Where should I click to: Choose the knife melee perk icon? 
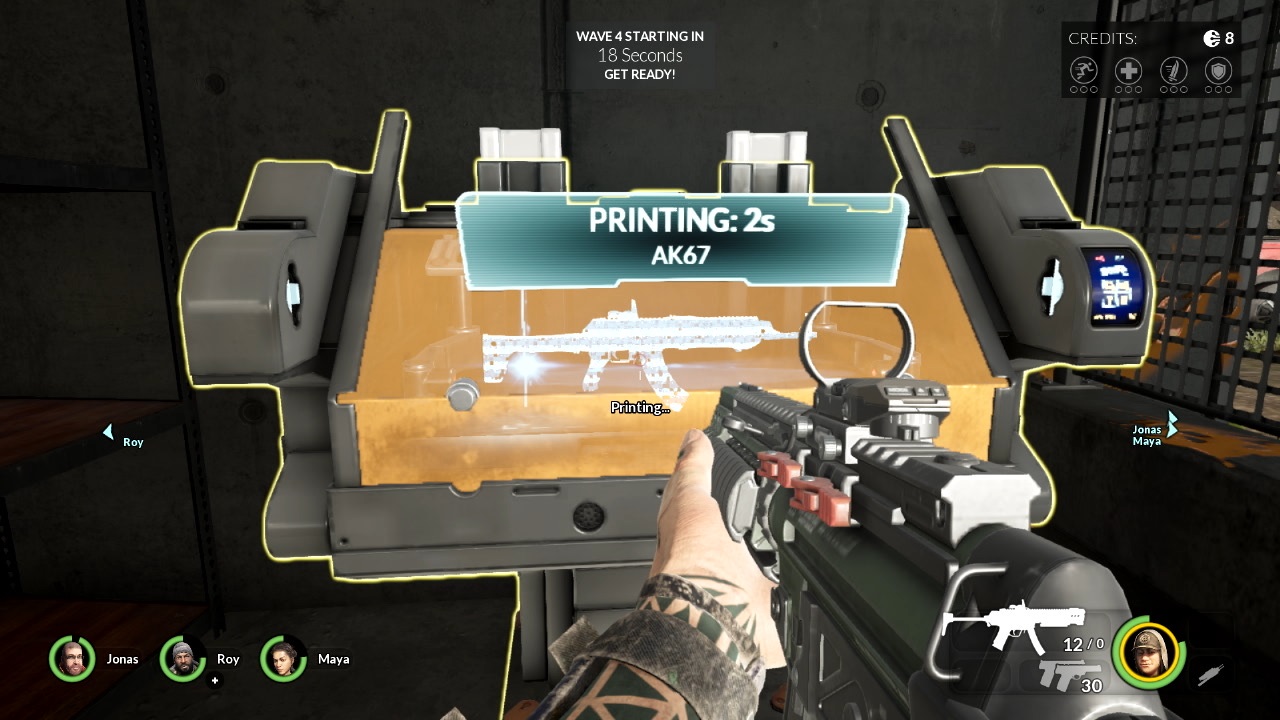click(x=1172, y=70)
